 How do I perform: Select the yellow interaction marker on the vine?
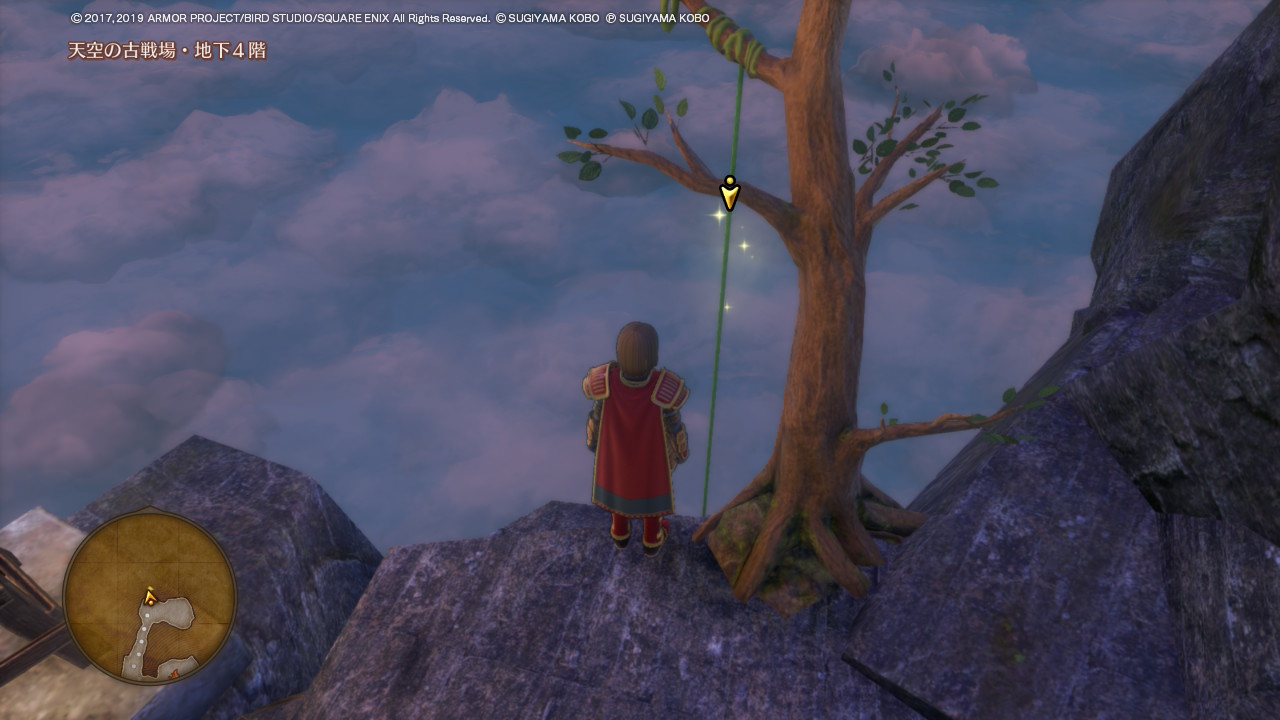(730, 193)
